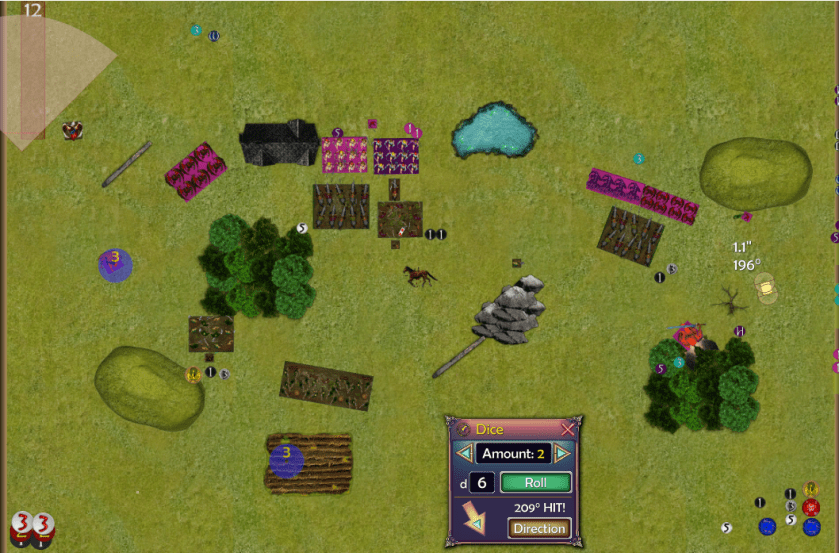Select the dice sides field showing 6
The width and height of the screenshot is (839, 553).
coord(481,483)
